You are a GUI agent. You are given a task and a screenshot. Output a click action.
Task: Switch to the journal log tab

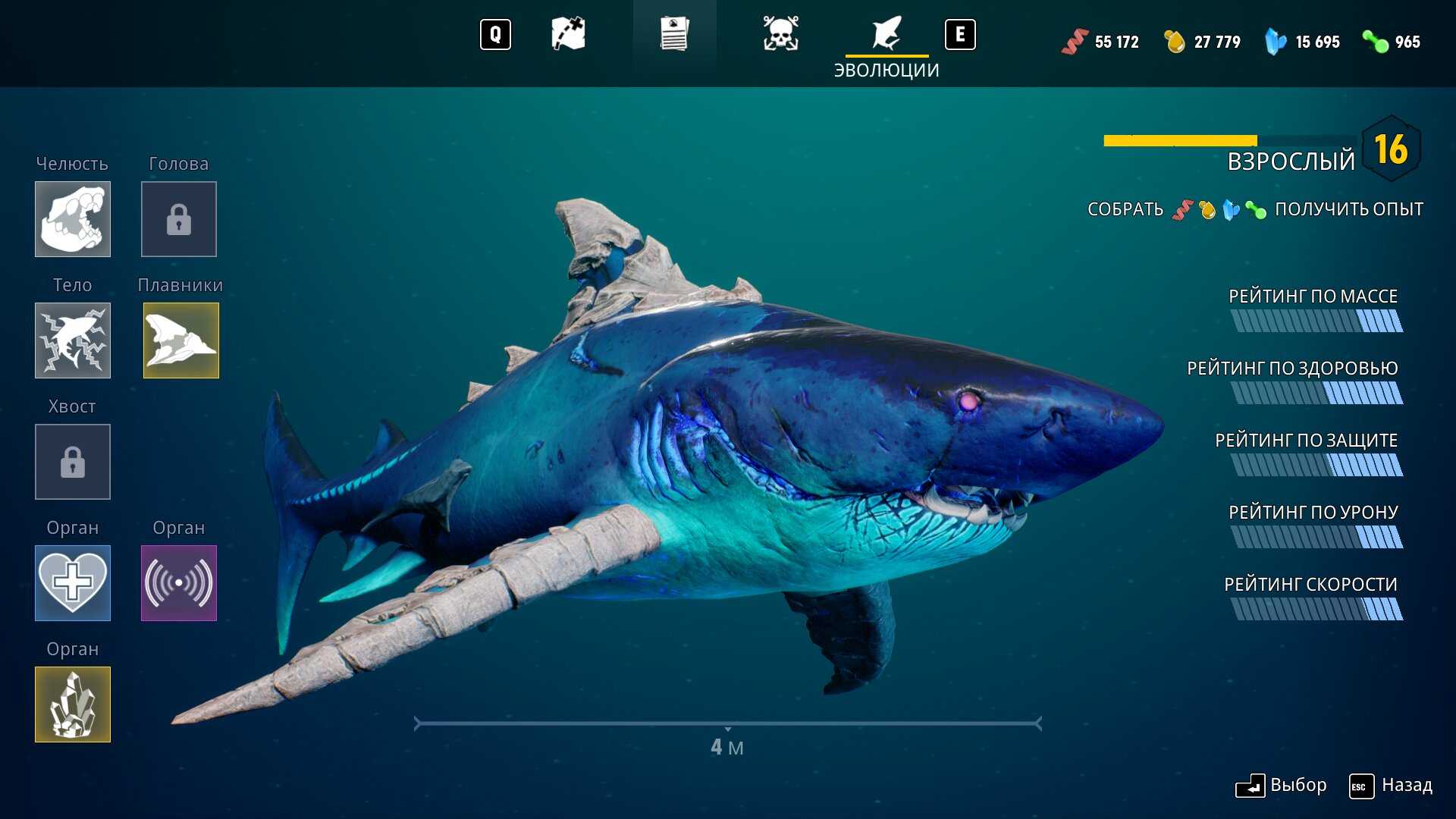point(674,34)
